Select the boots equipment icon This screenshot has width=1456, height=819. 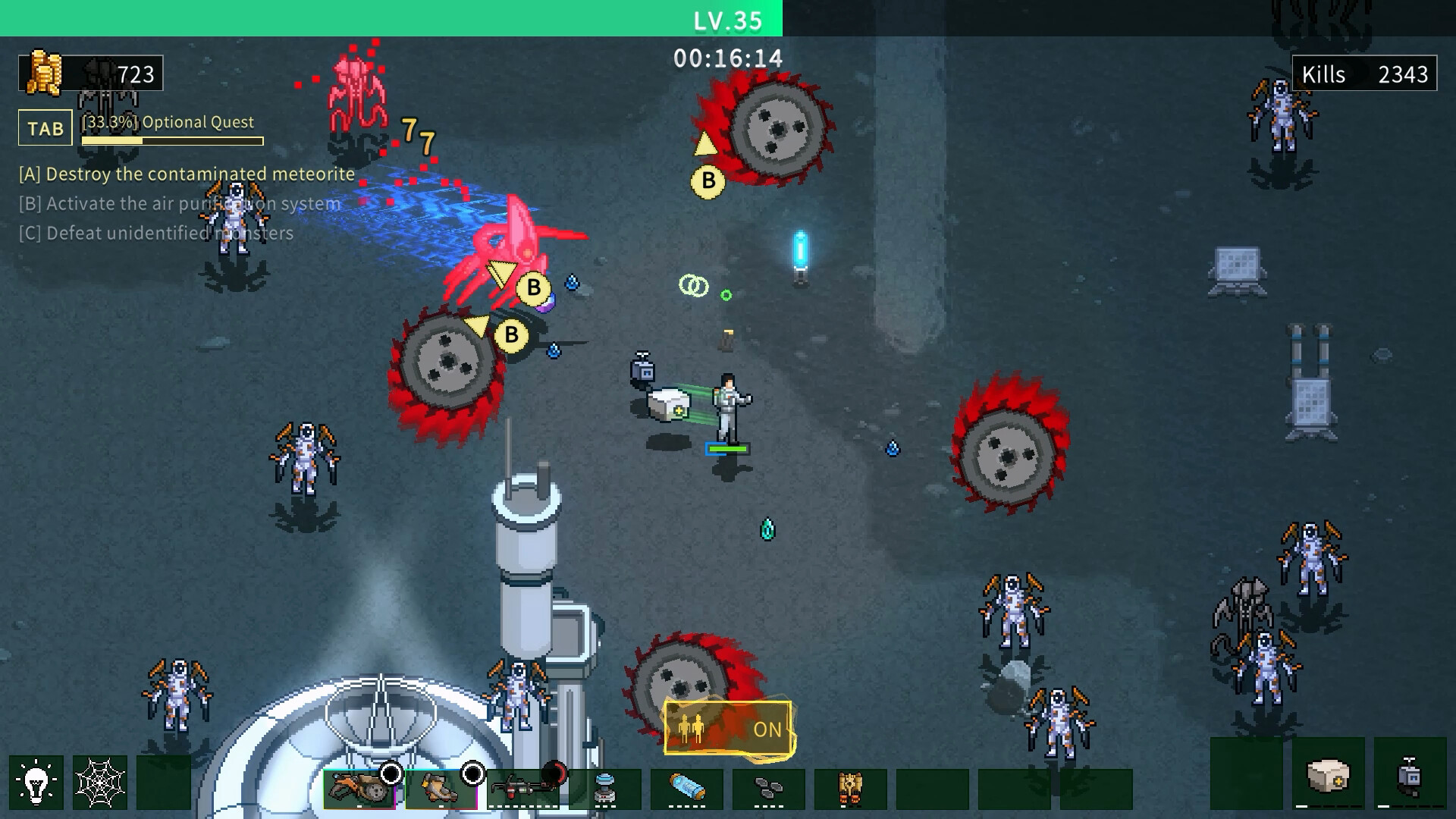pyautogui.click(x=441, y=789)
